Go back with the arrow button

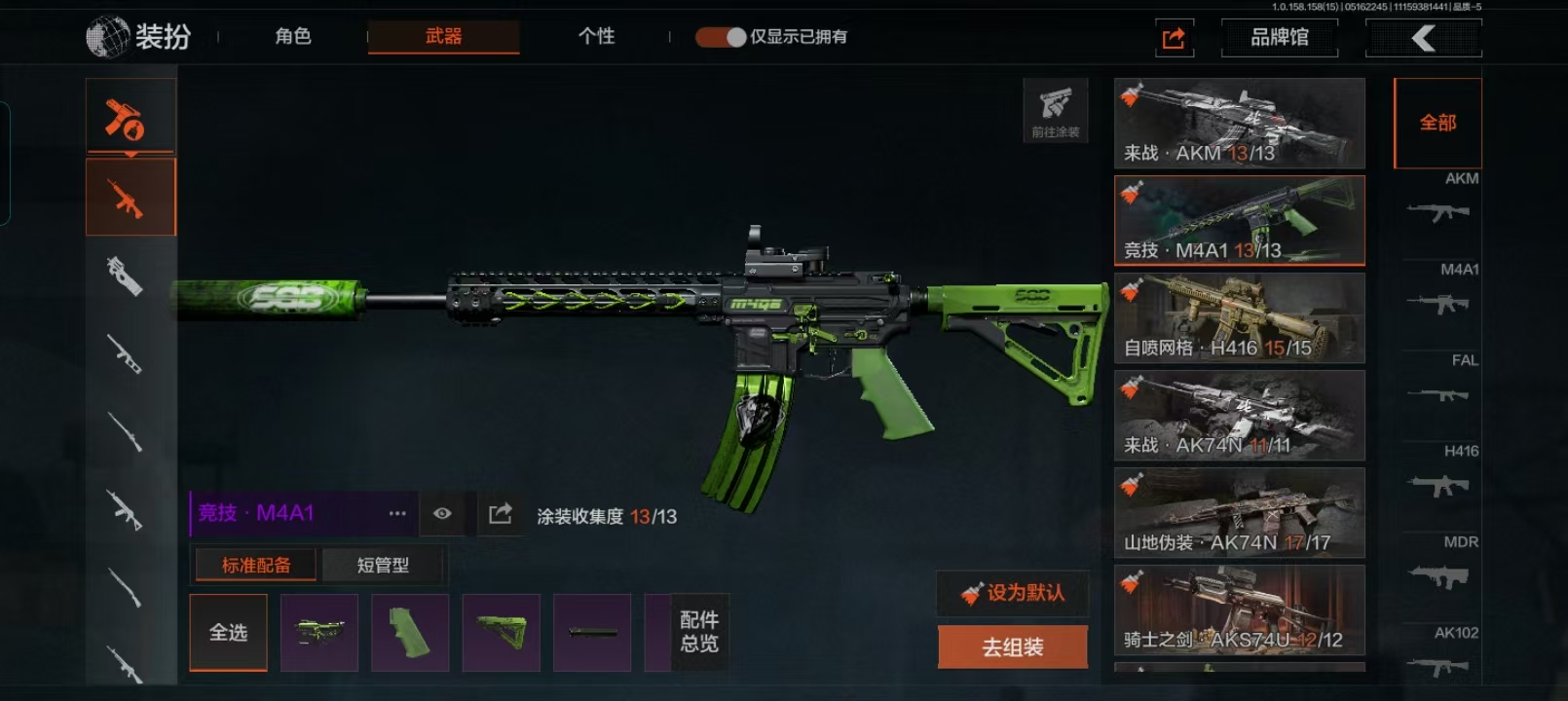tap(1423, 38)
